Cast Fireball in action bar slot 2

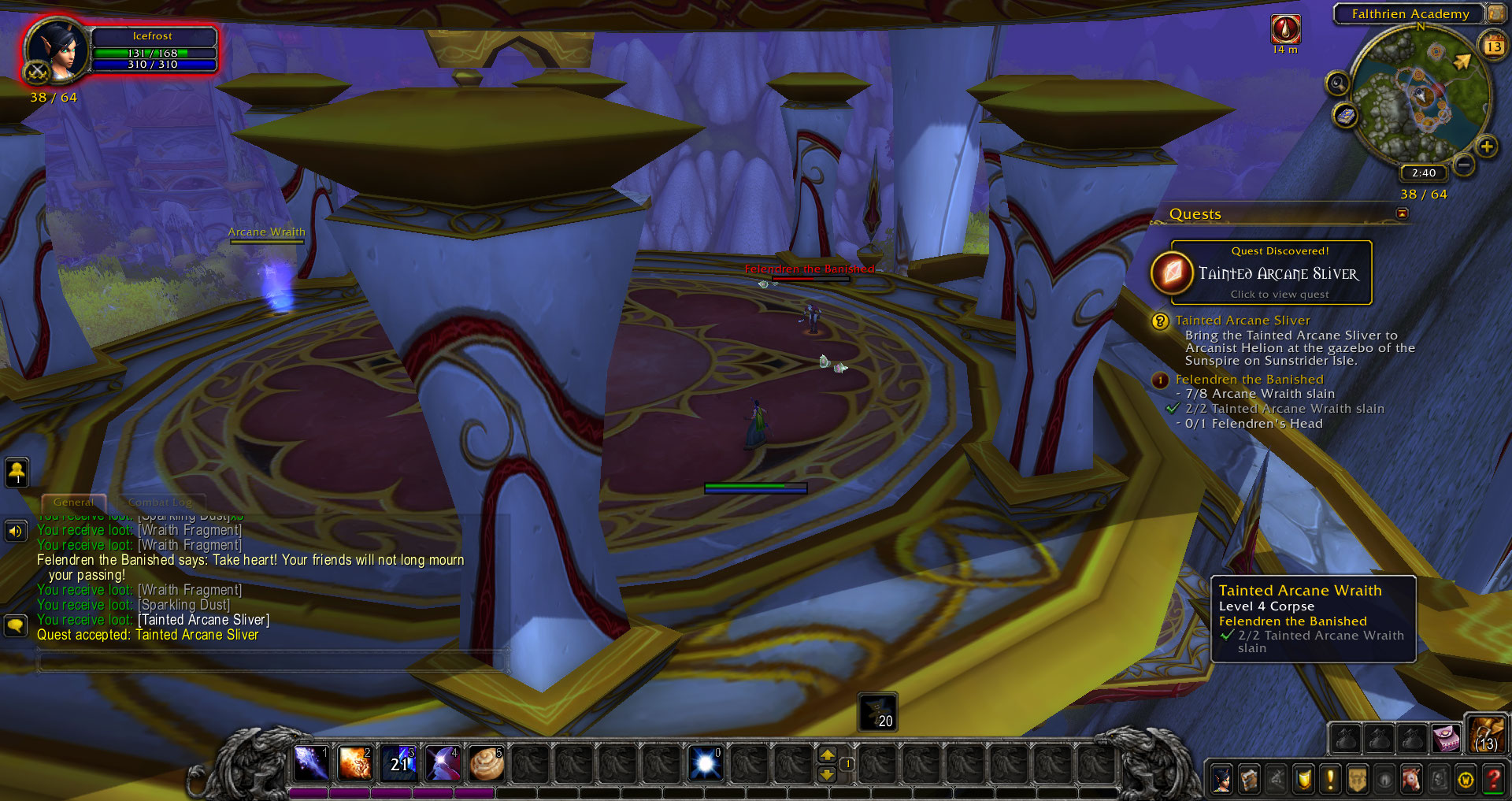355,762
